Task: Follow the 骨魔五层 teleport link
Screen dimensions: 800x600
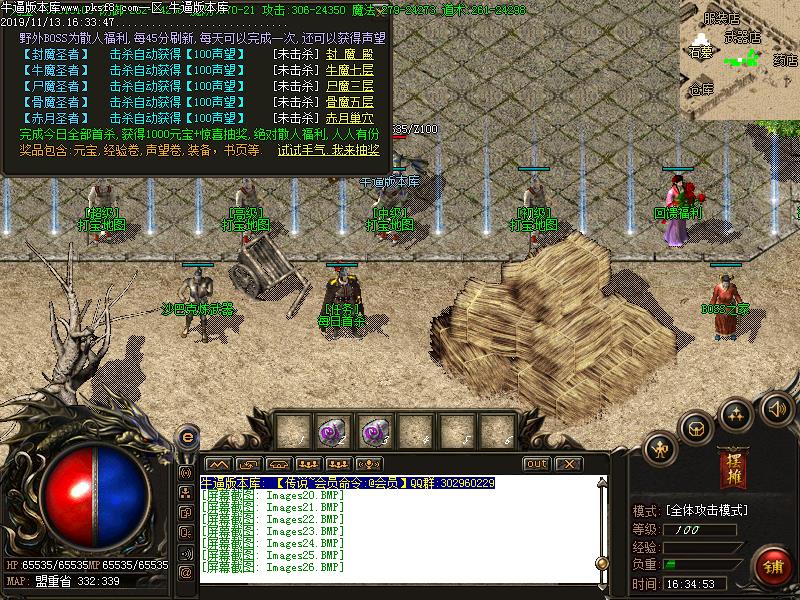Action: pyautogui.click(x=350, y=102)
